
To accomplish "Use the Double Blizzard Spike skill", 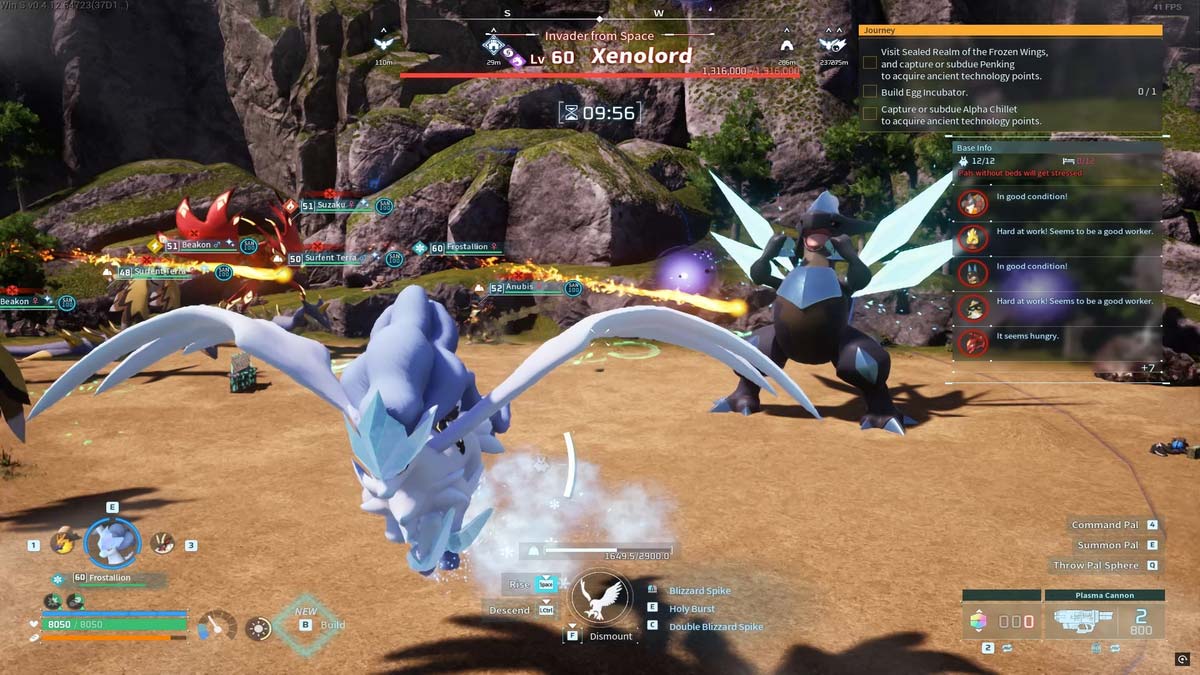I will [x=715, y=626].
